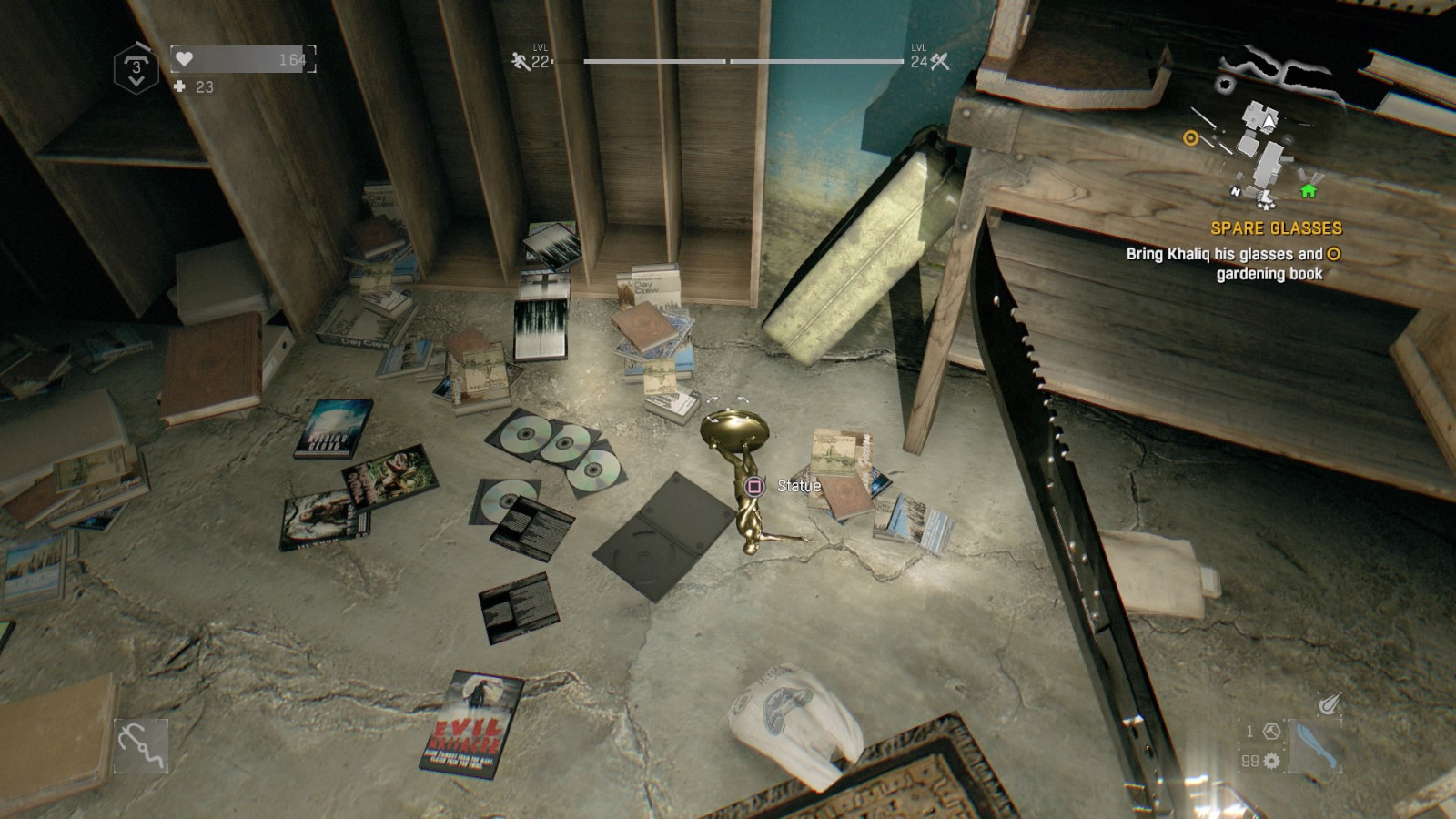
Task: Click the gear icon showing 99 durability
Action: point(1272,761)
